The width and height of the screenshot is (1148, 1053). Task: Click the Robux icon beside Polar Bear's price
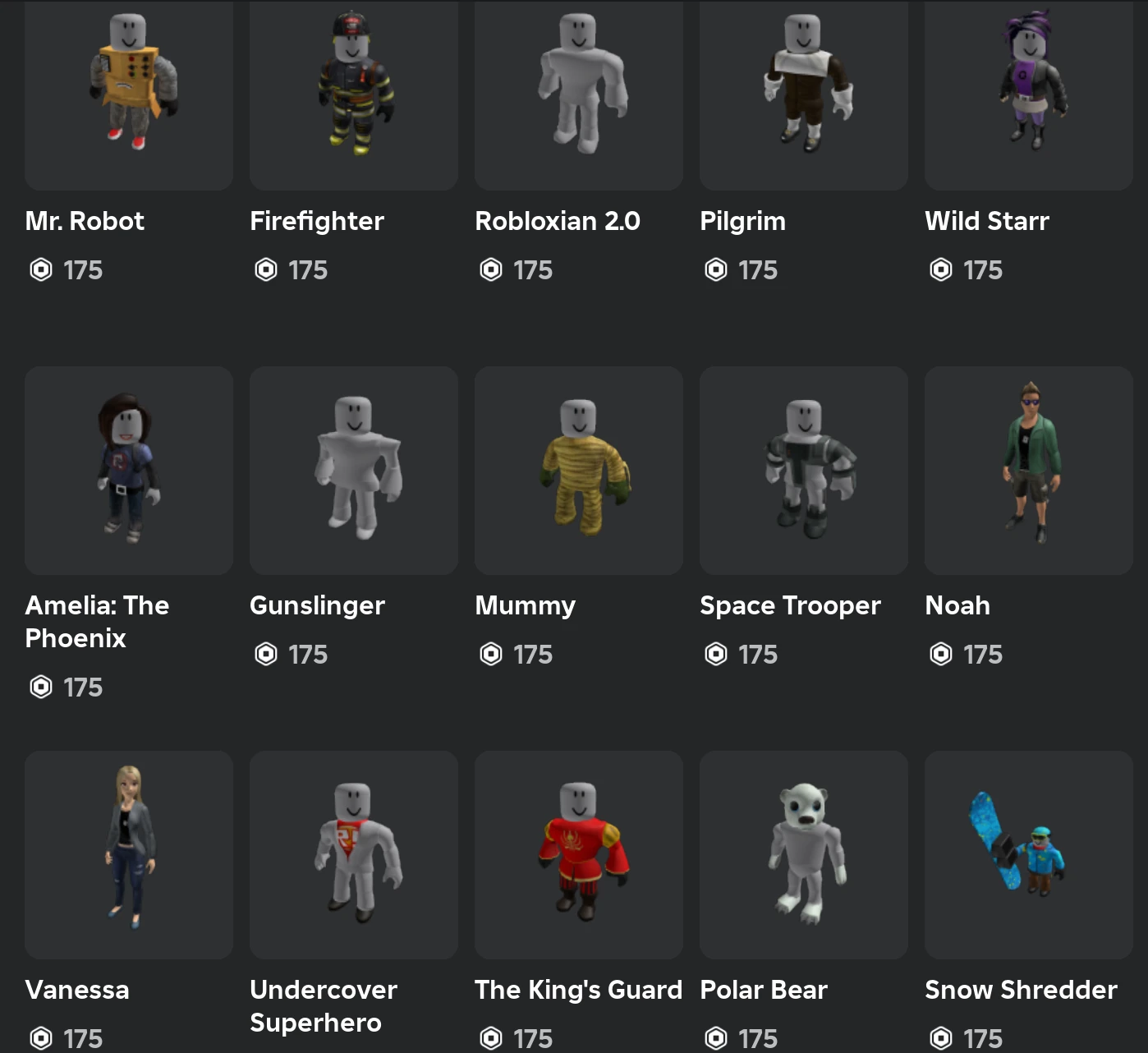pyautogui.click(x=715, y=1038)
